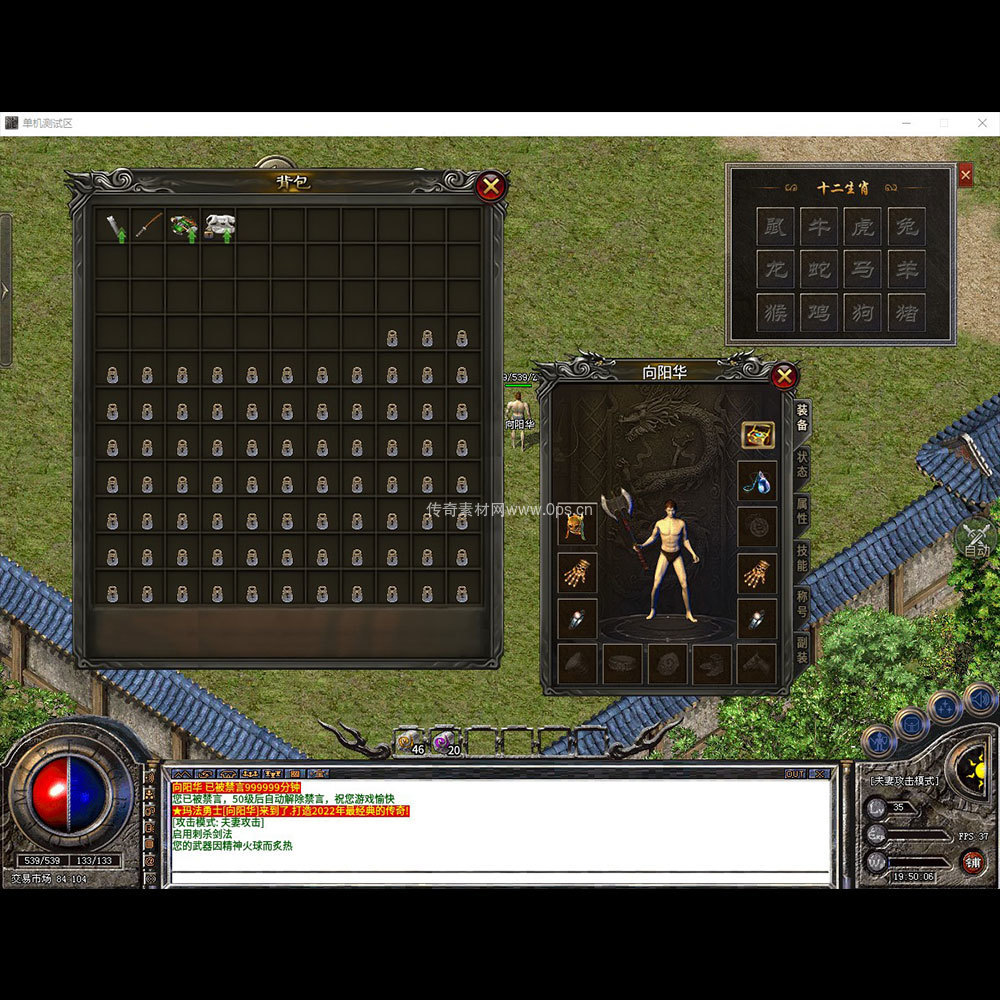Use the hotbar item with count 46
The width and height of the screenshot is (1000, 1000).
410,741
